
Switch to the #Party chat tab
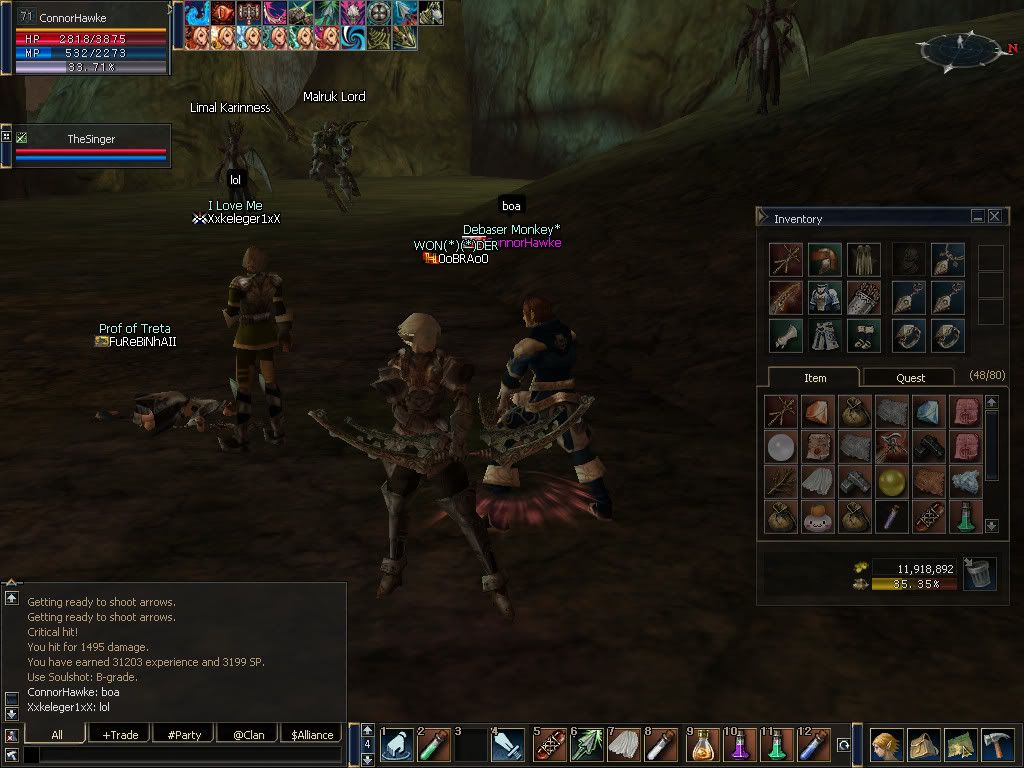(184, 735)
